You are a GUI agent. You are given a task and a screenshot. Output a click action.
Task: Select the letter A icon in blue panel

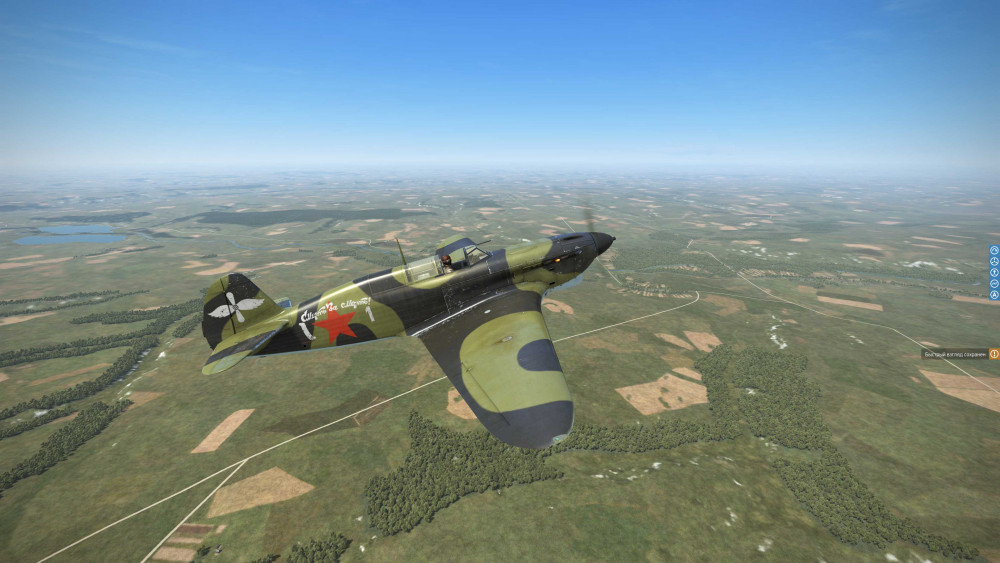click(x=994, y=295)
